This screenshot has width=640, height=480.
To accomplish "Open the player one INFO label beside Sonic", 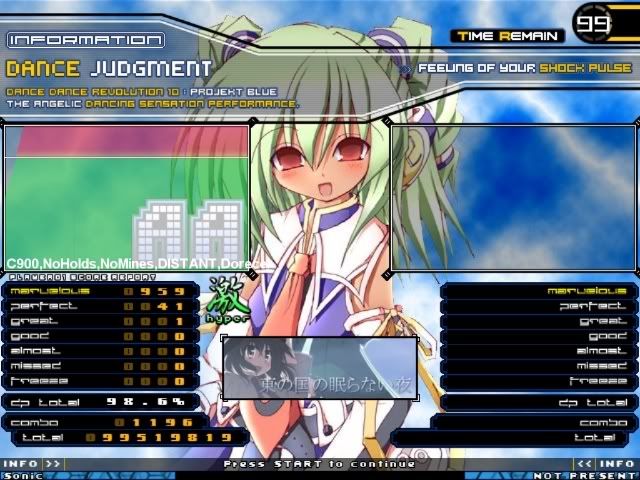I will (22, 464).
